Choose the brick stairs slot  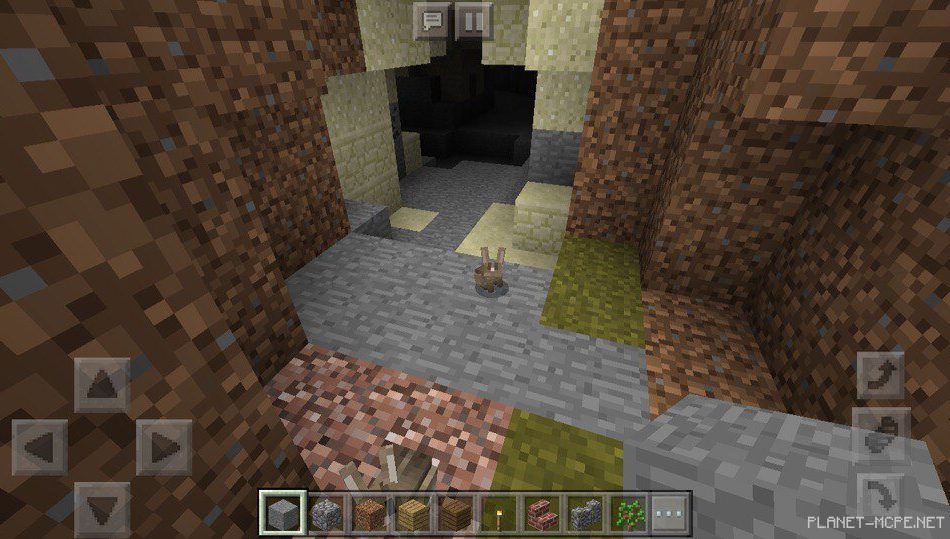pyautogui.click(x=541, y=514)
